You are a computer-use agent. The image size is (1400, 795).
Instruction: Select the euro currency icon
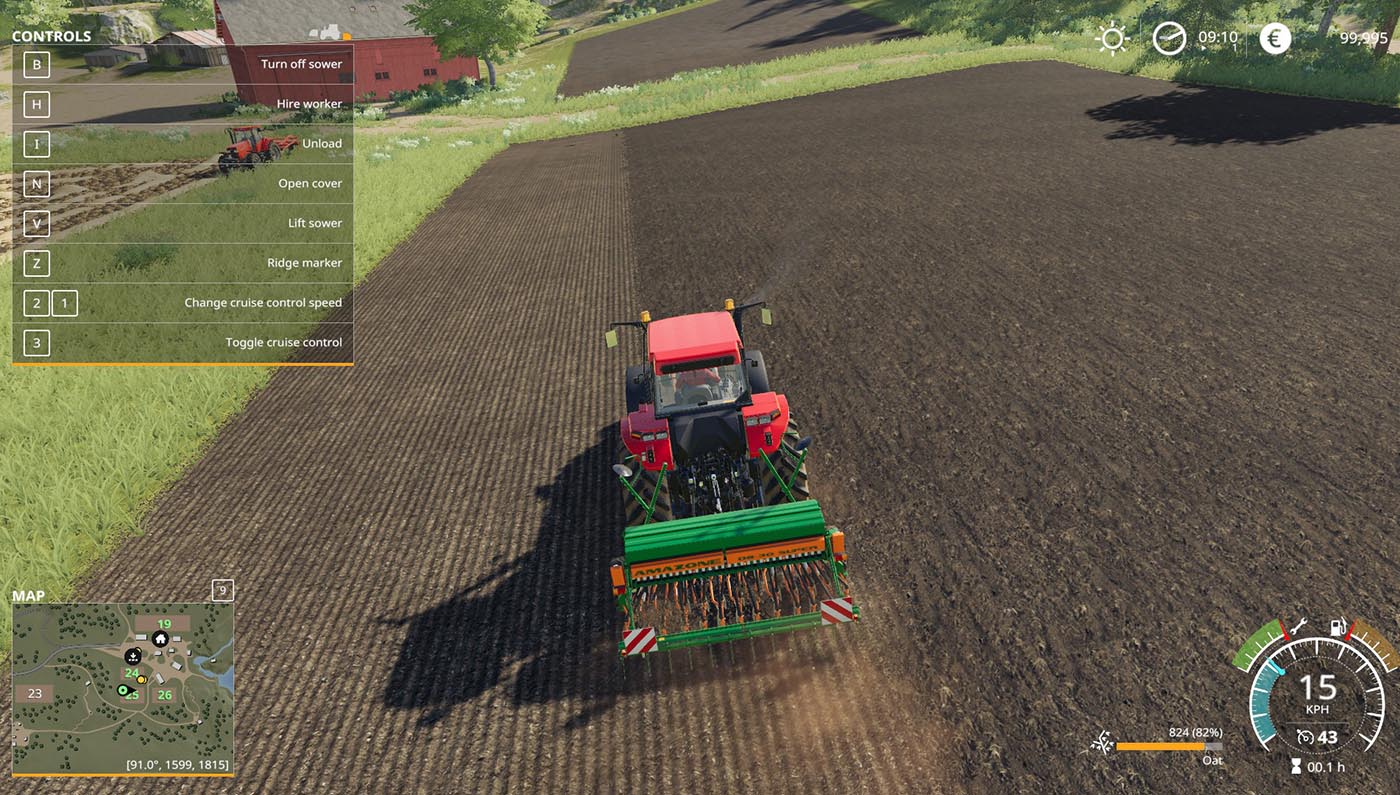coord(1275,38)
